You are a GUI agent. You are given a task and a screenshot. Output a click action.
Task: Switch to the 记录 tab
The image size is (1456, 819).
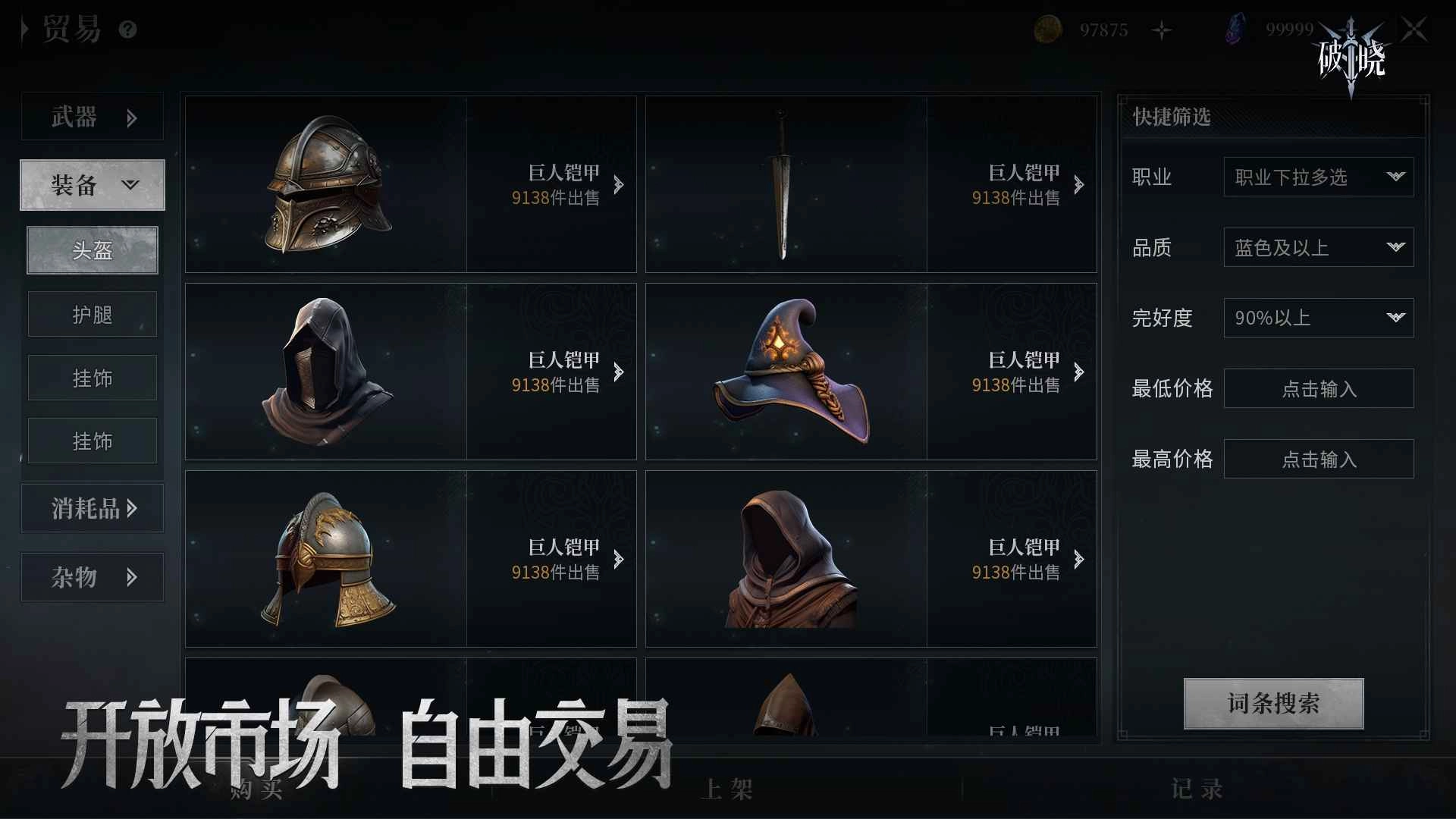point(1197,789)
